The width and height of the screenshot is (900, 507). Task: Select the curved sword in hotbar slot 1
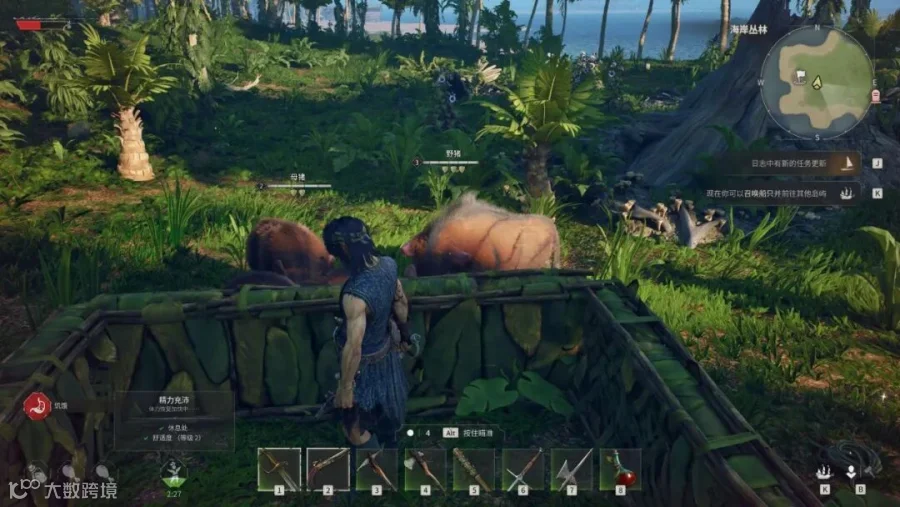pos(279,469)
